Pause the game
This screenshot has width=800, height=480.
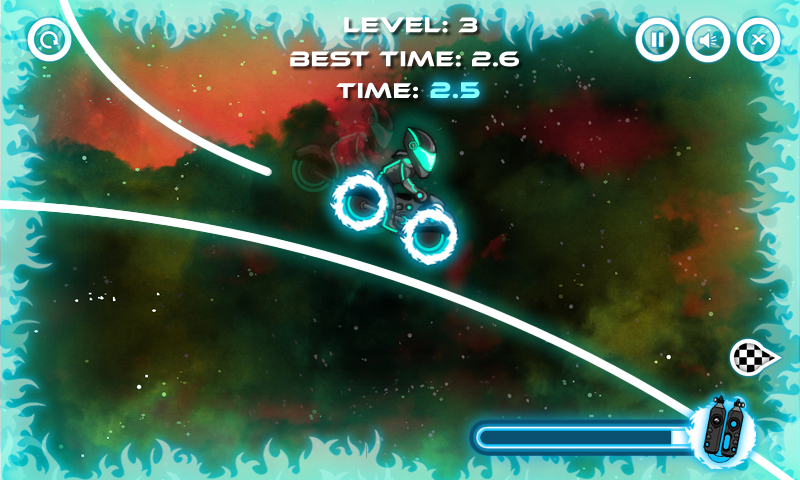tap(657, 40)
